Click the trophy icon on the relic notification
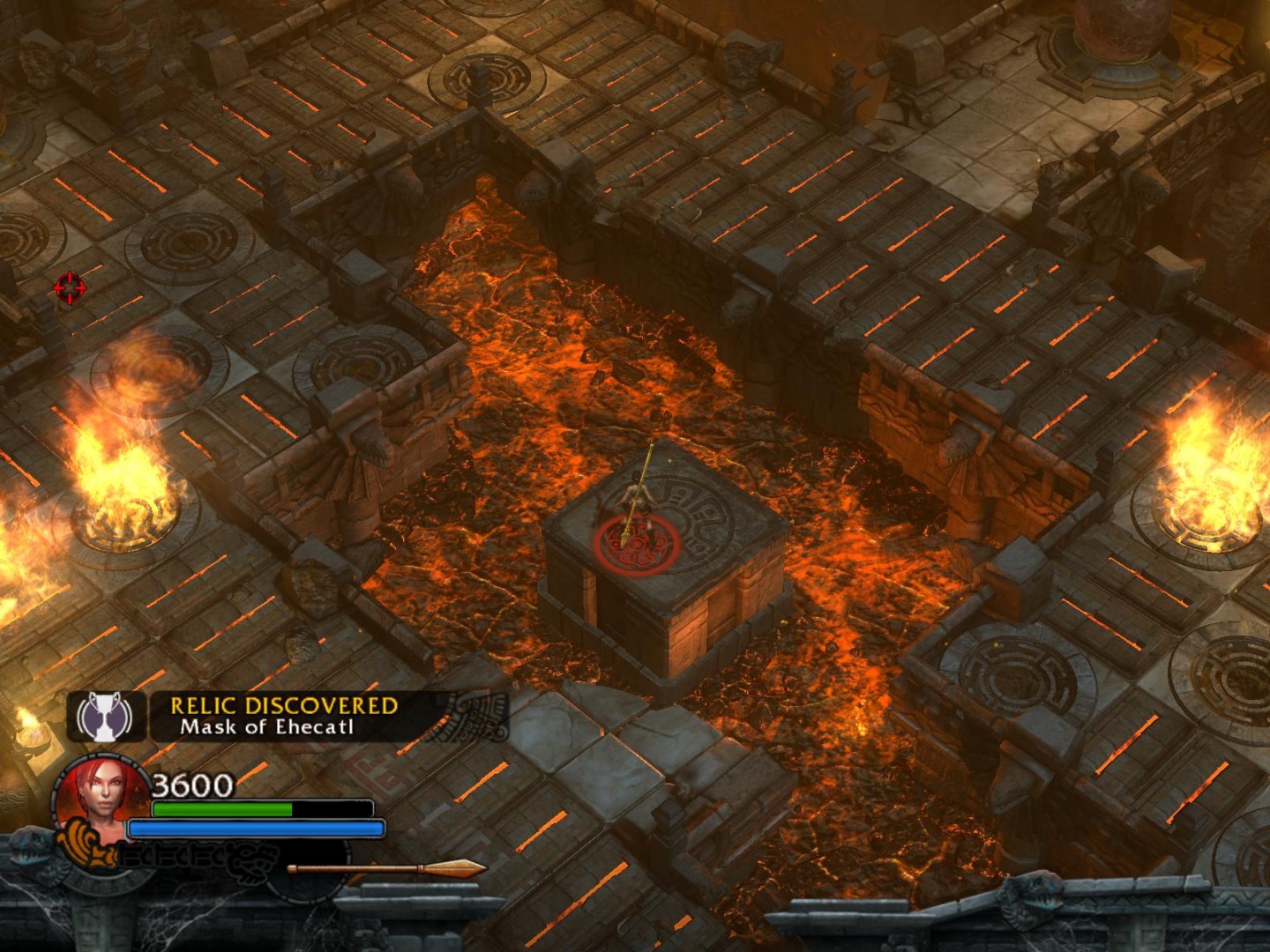This screenshot has width=1270, height=952. [x=106, y=716]
